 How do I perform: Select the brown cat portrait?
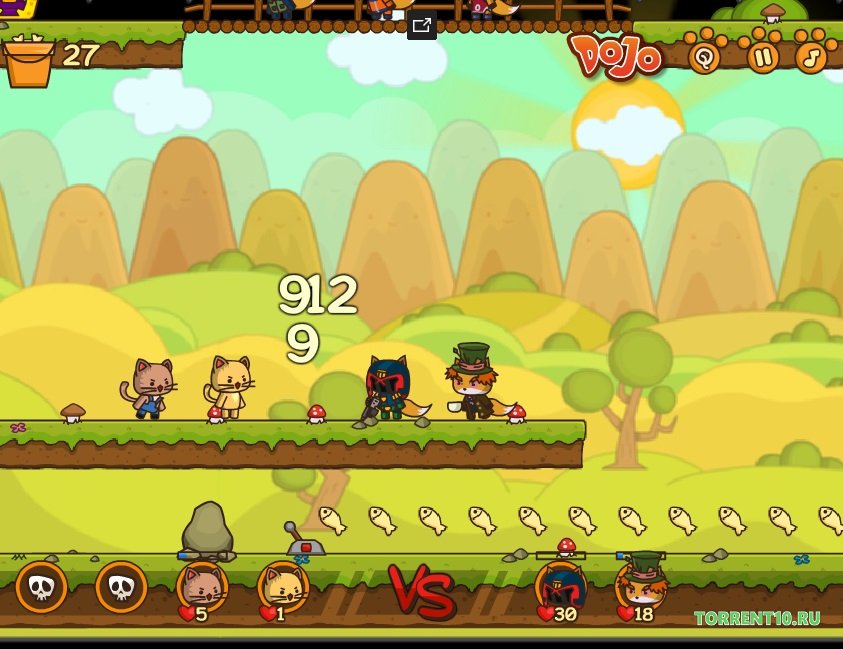(x=202, y=587)
